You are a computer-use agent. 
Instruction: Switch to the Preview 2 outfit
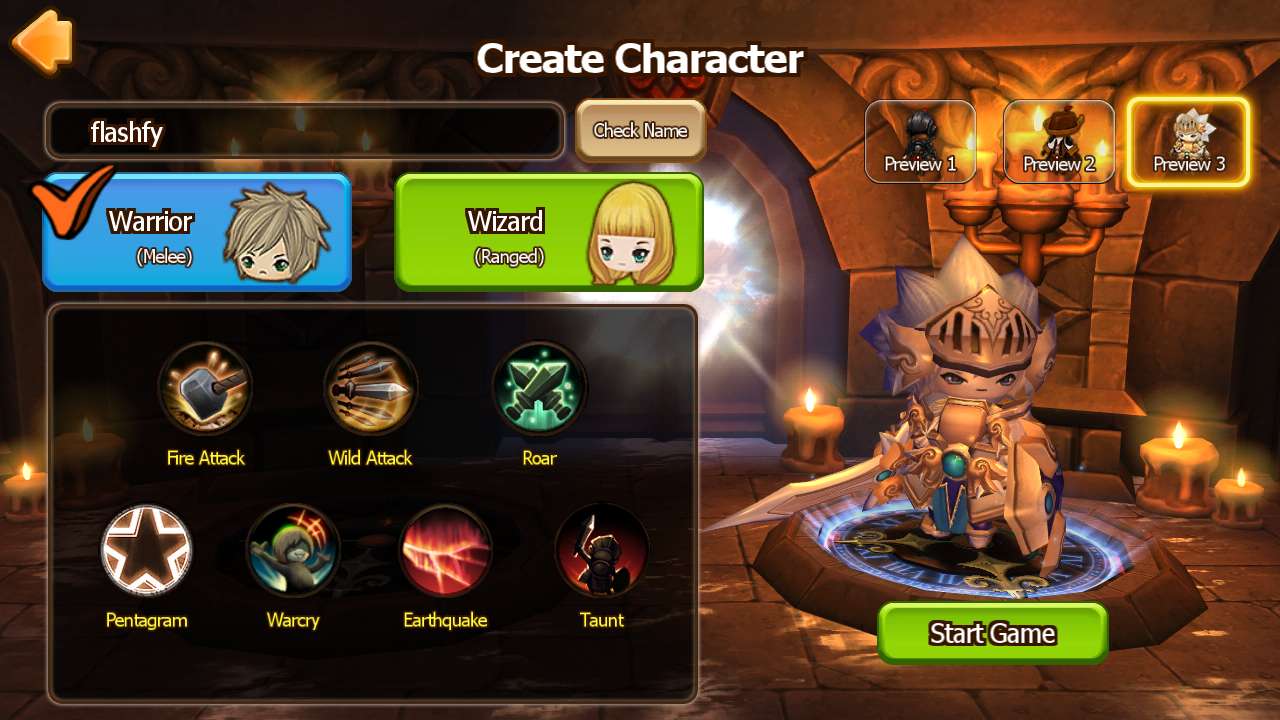1059,142
